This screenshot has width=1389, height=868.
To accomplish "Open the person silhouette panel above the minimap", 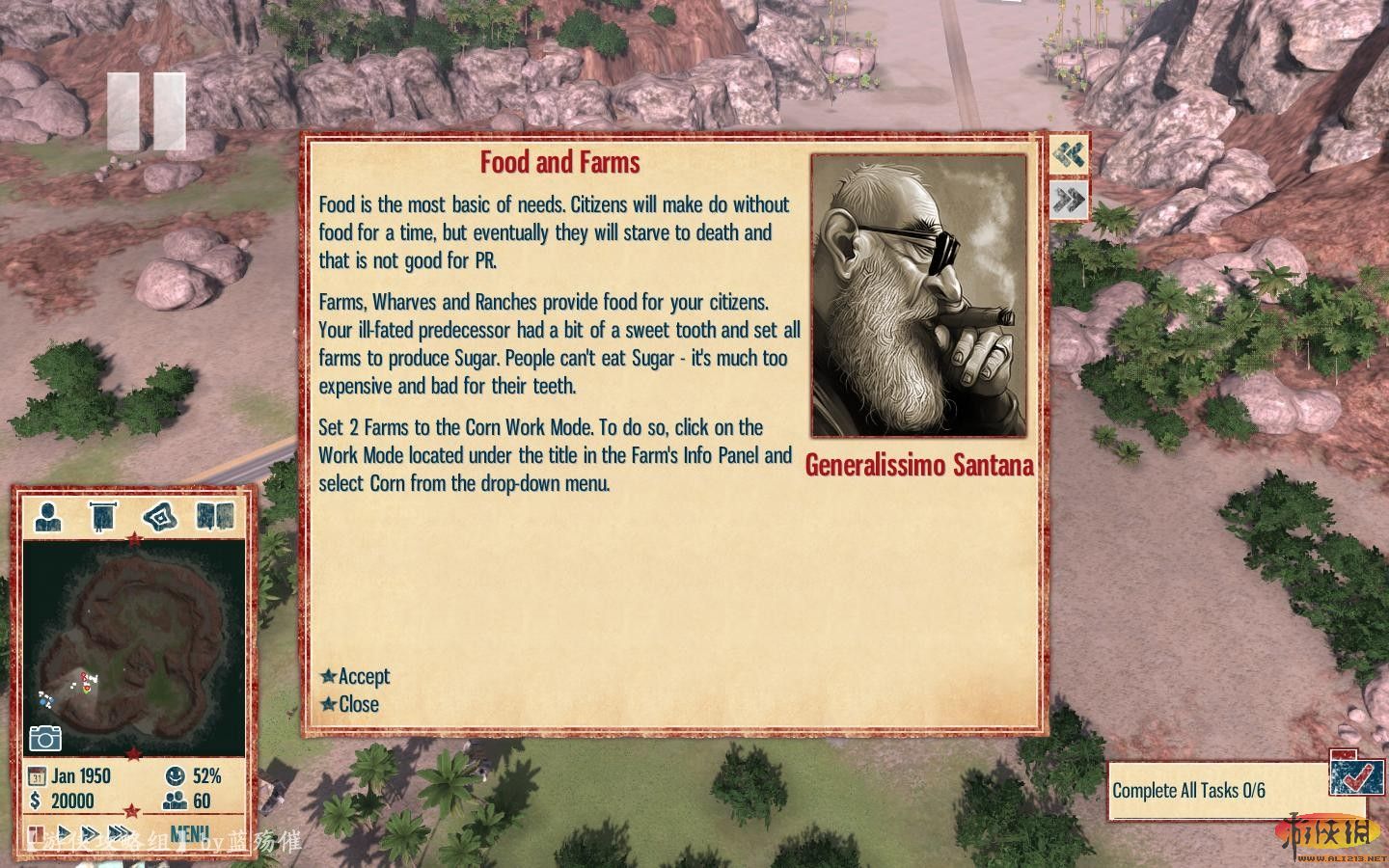I will tap(48, 517).
